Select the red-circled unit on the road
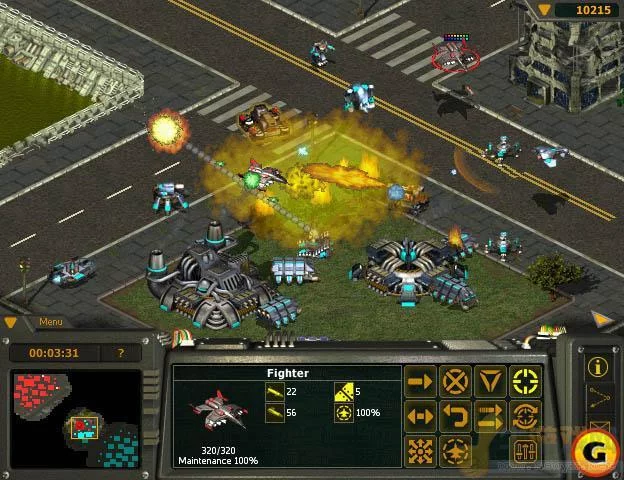The height and width of the screenshot is (480, 624). click(x=455, y=57)
